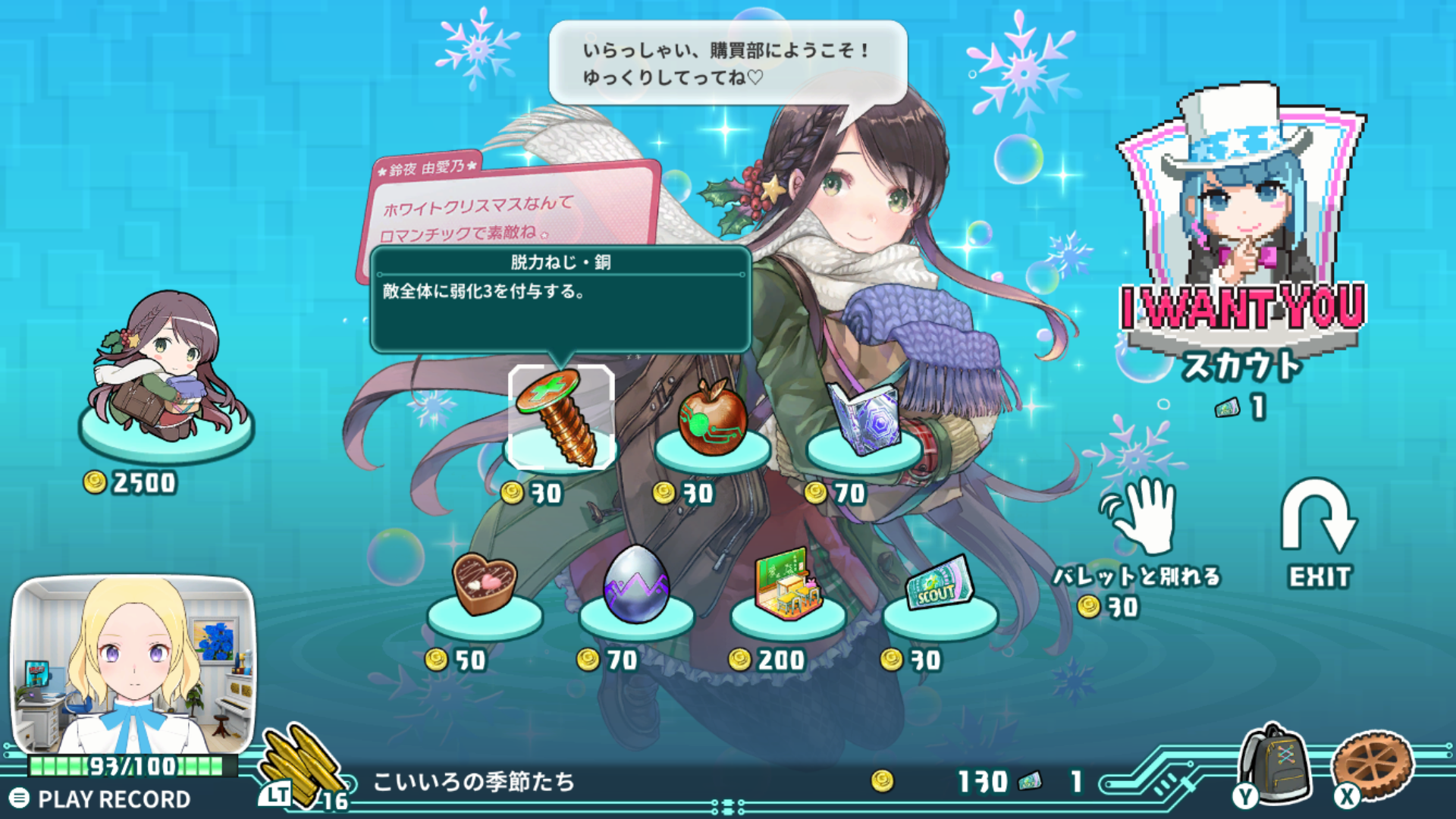This screenshot has width=1456, height=819.
Task: Leave the shop via EXIT arrow
Action: click(1319, 531)
